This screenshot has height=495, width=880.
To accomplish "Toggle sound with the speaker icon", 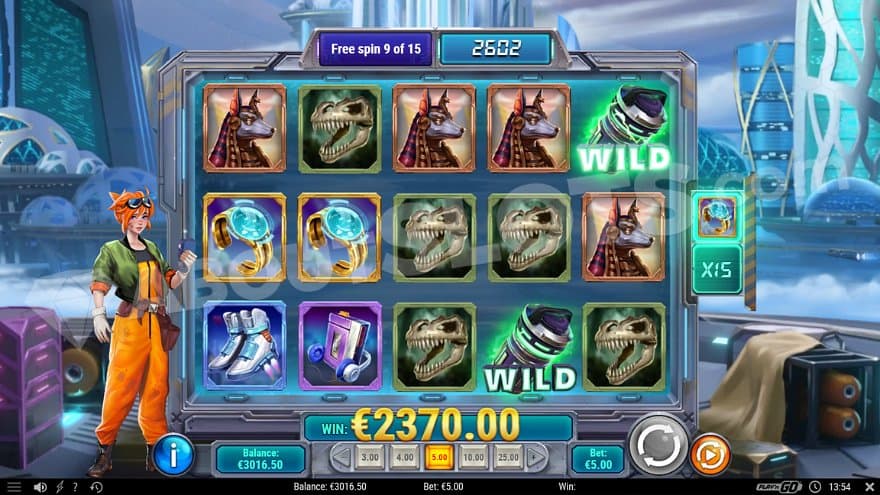I will [39, 487].
